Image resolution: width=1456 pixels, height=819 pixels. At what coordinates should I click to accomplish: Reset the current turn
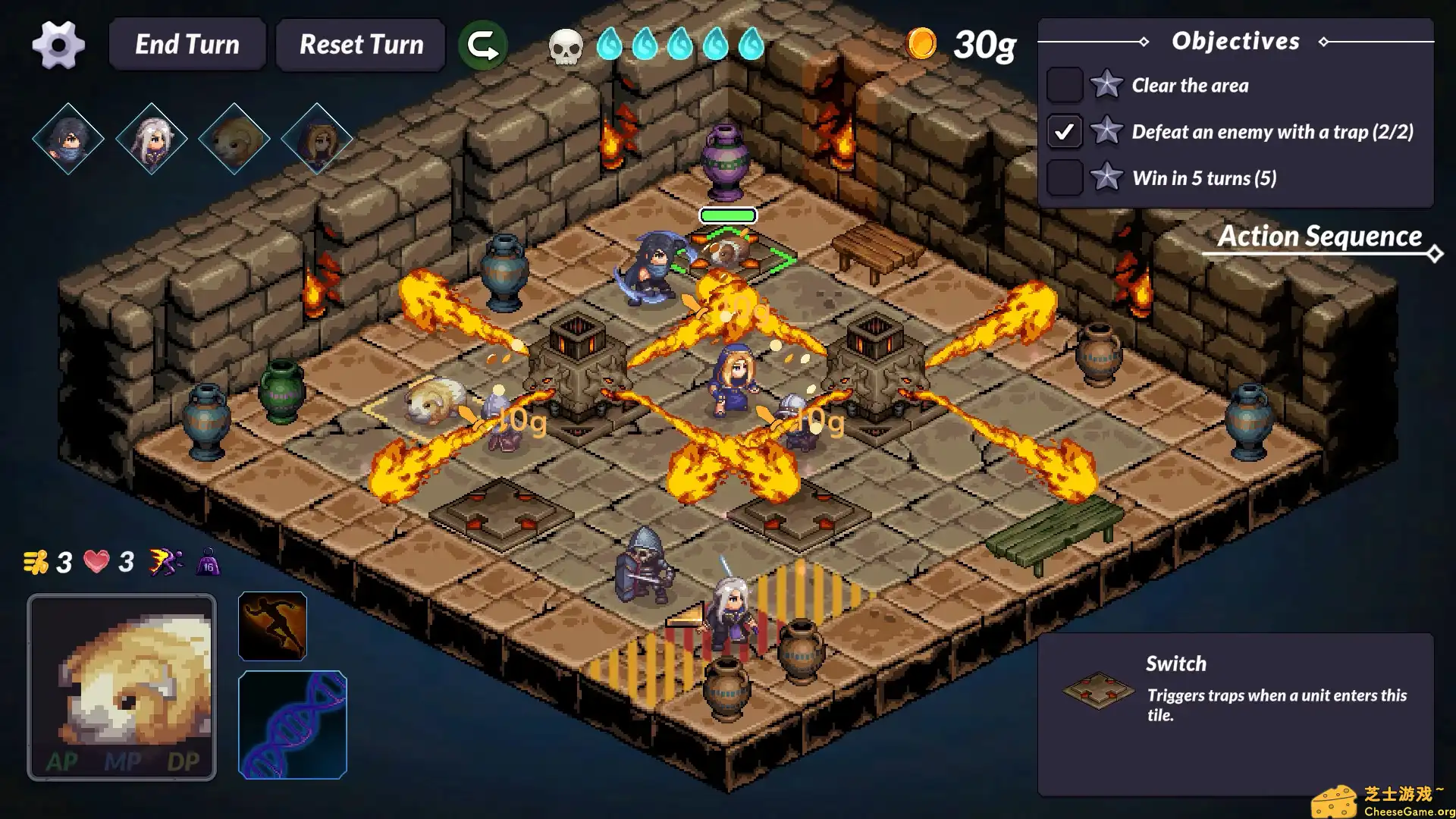pyautogui.click(x=361, y=45)
